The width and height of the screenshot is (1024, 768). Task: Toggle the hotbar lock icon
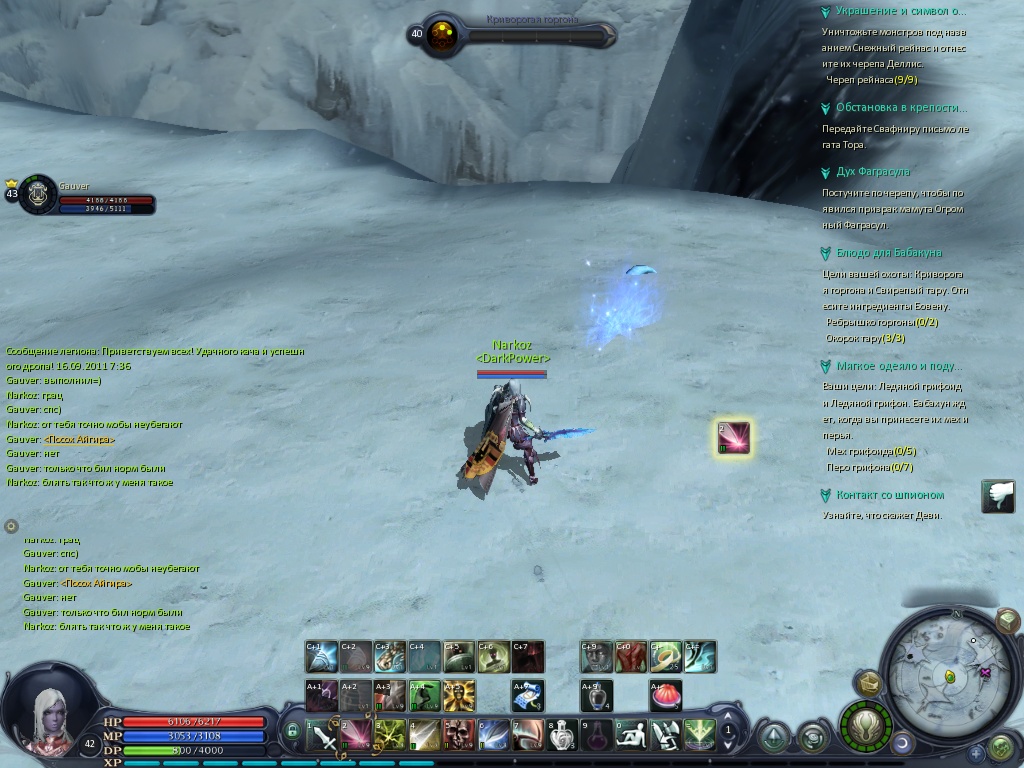pyautogui.click(x=292, y=732)
